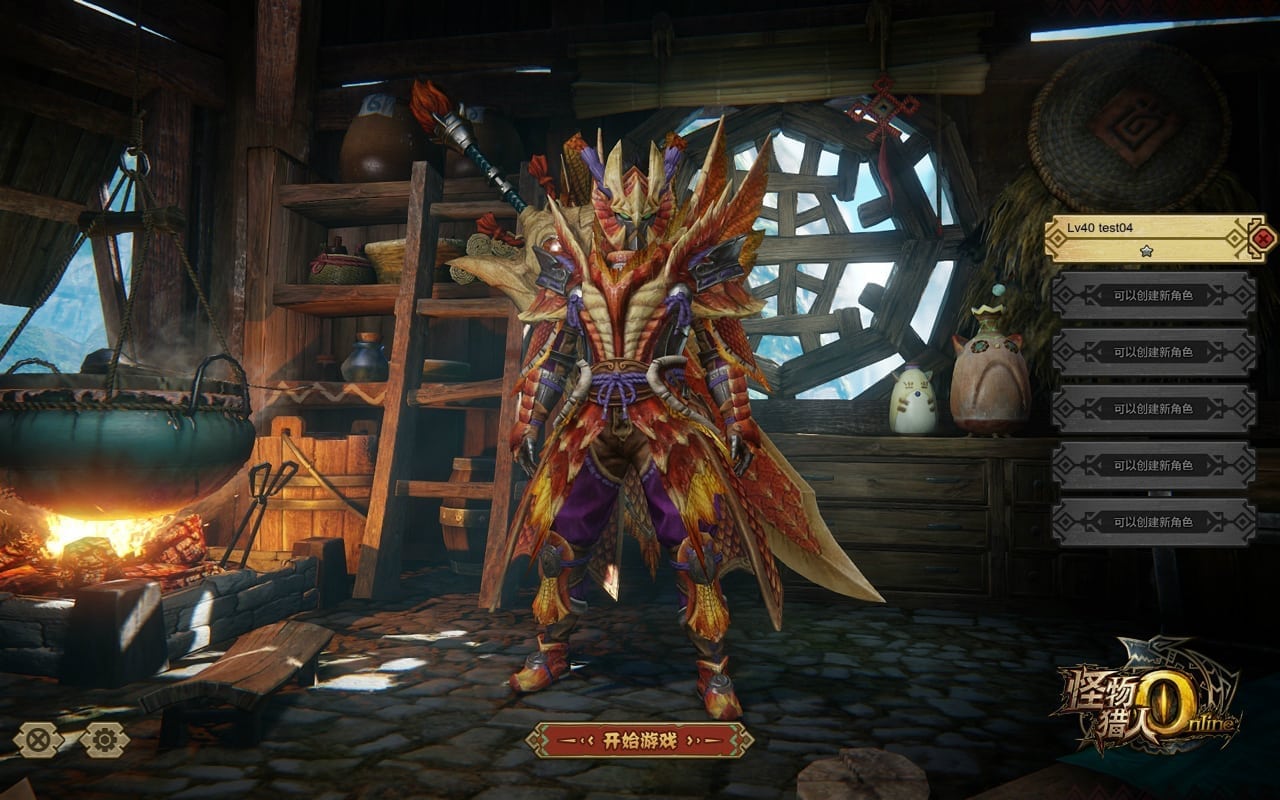This screenshot has height=800, width=1280.
Task: Exit game using the crossed-circle icon
Action: coord(38,740)
